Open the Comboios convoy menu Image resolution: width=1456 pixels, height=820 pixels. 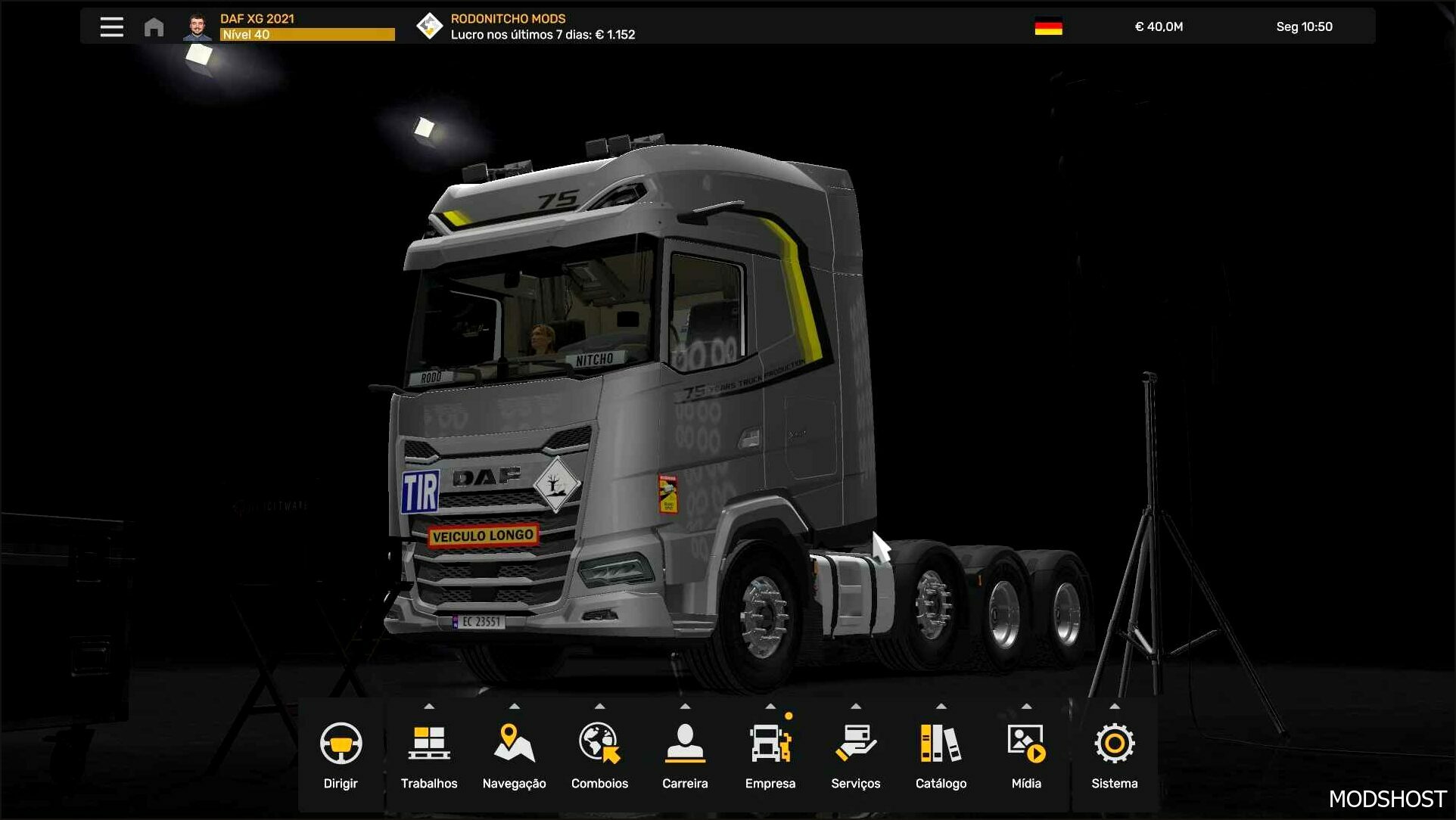coord(599,753)
